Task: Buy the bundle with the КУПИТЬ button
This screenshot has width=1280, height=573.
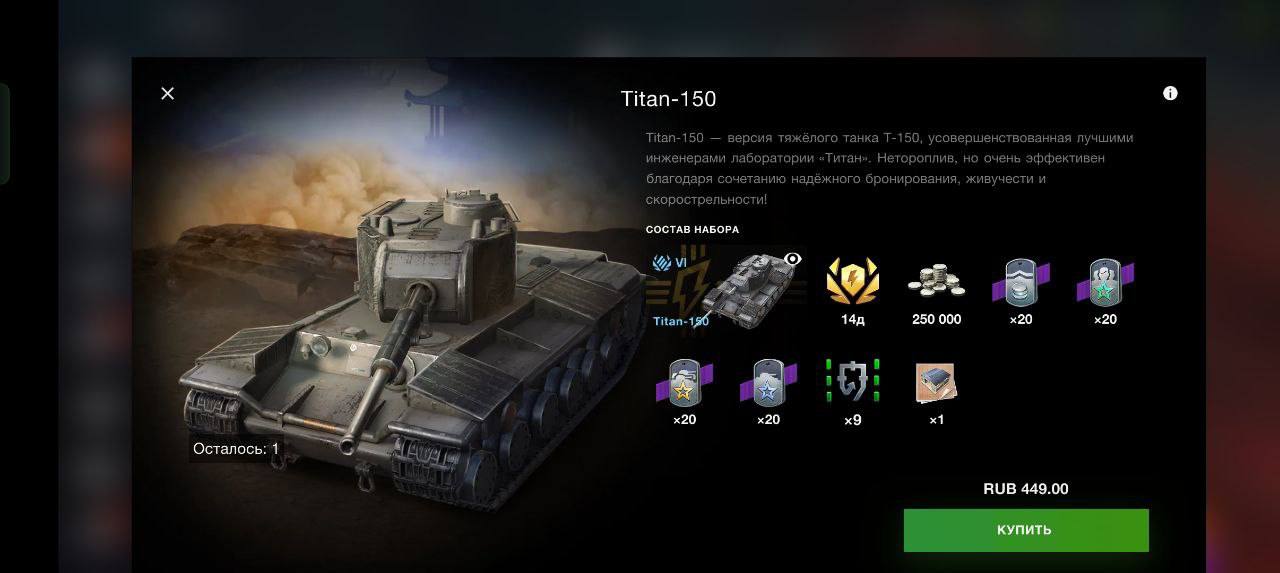Action: pyautogui.click(x=1025, y=530)
